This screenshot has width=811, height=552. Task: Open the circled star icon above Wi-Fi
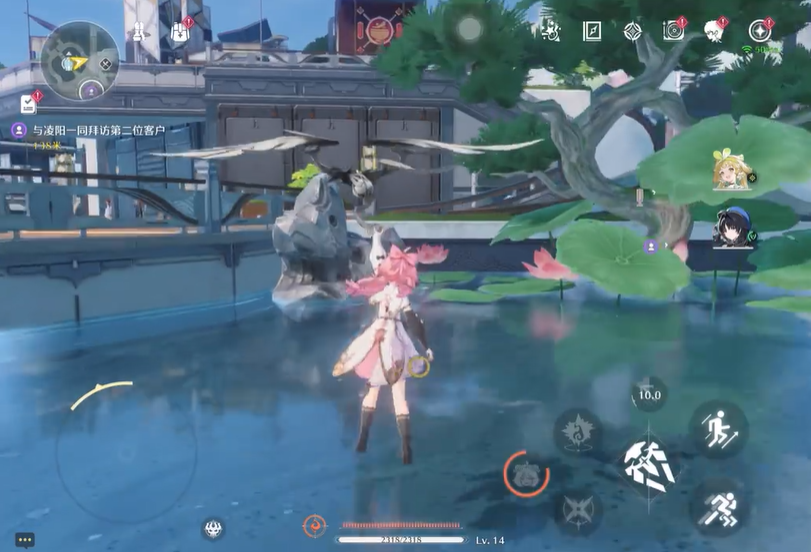click(762, 30)
